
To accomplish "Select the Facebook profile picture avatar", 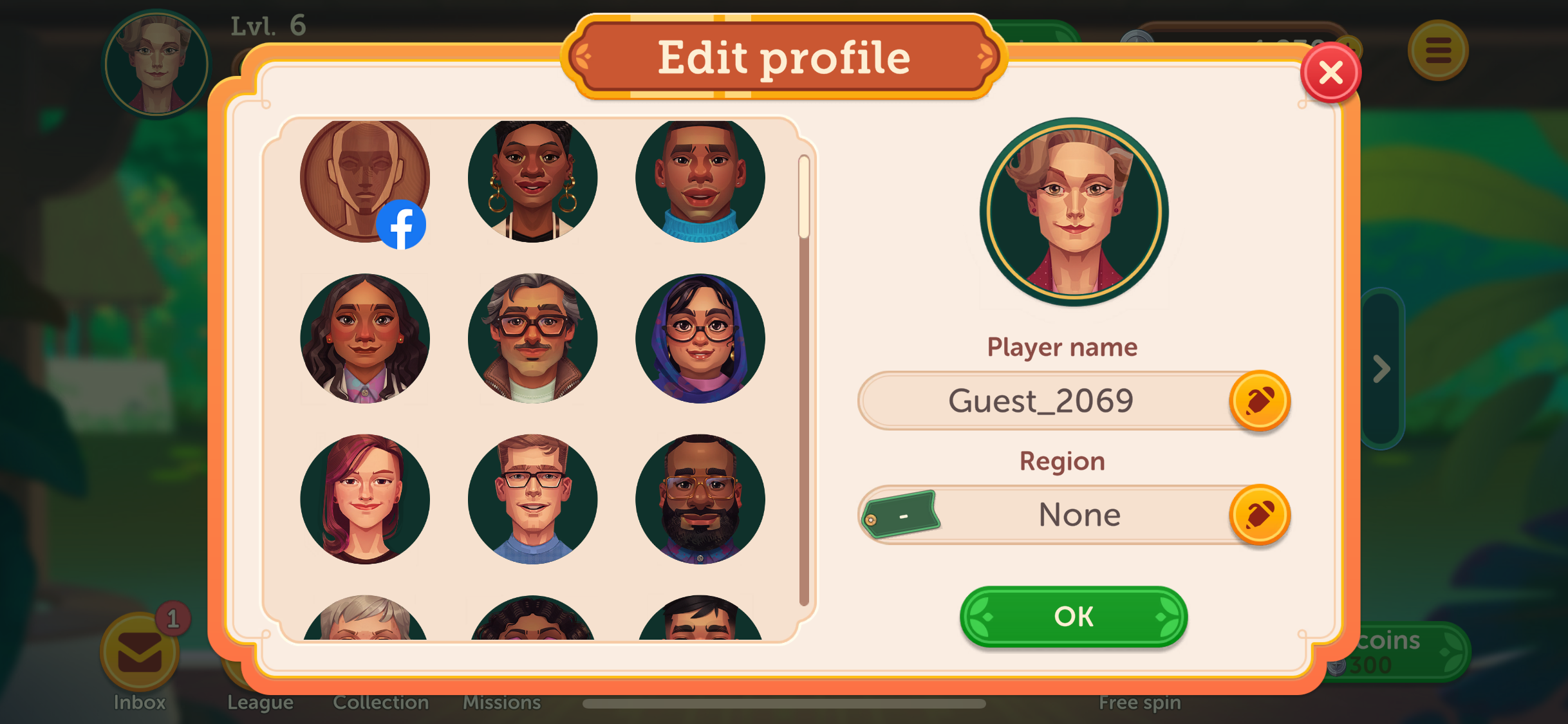I will click(x=365, y=180).
